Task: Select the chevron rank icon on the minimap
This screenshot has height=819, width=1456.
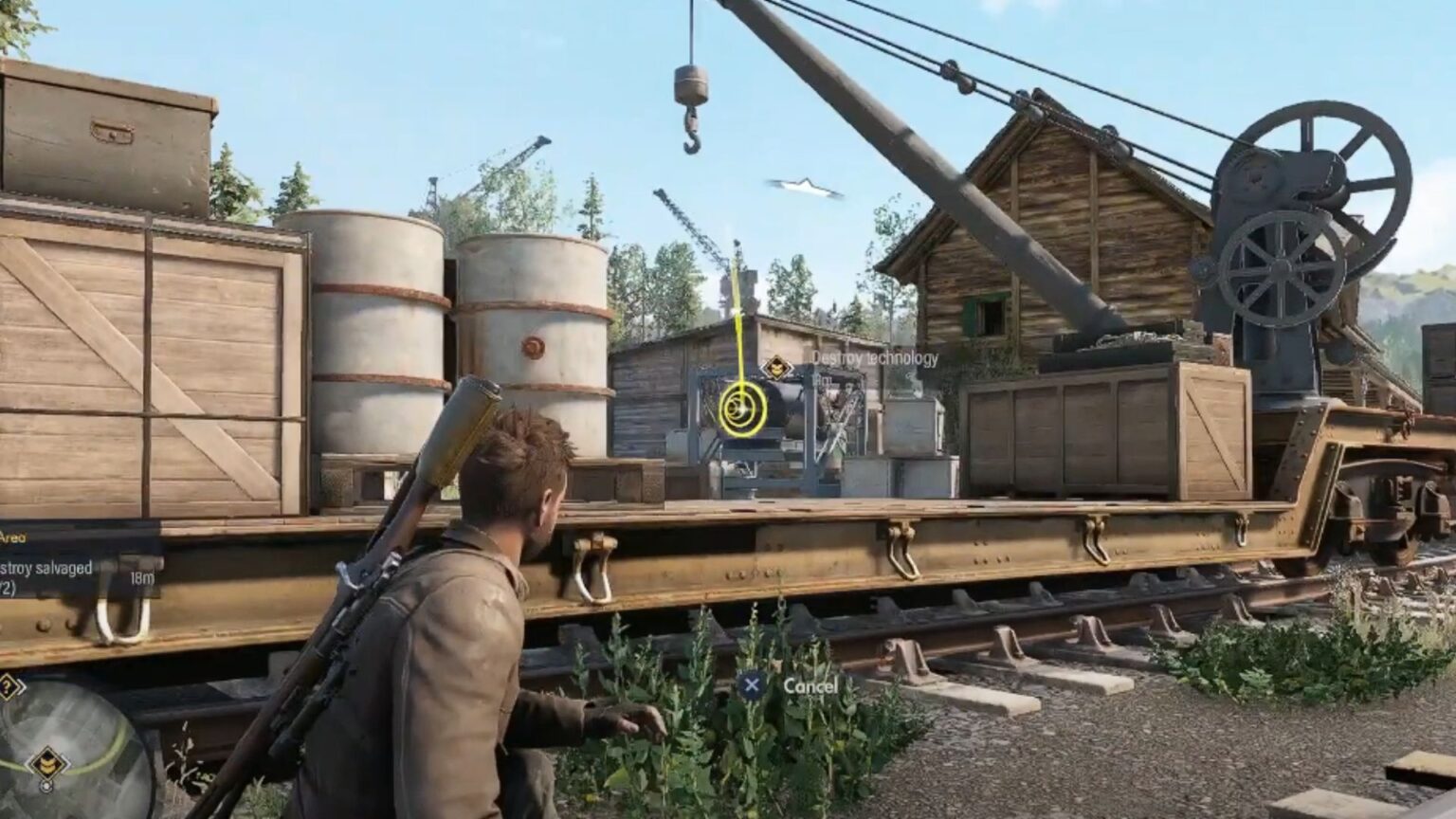Action: coord(46,762)
